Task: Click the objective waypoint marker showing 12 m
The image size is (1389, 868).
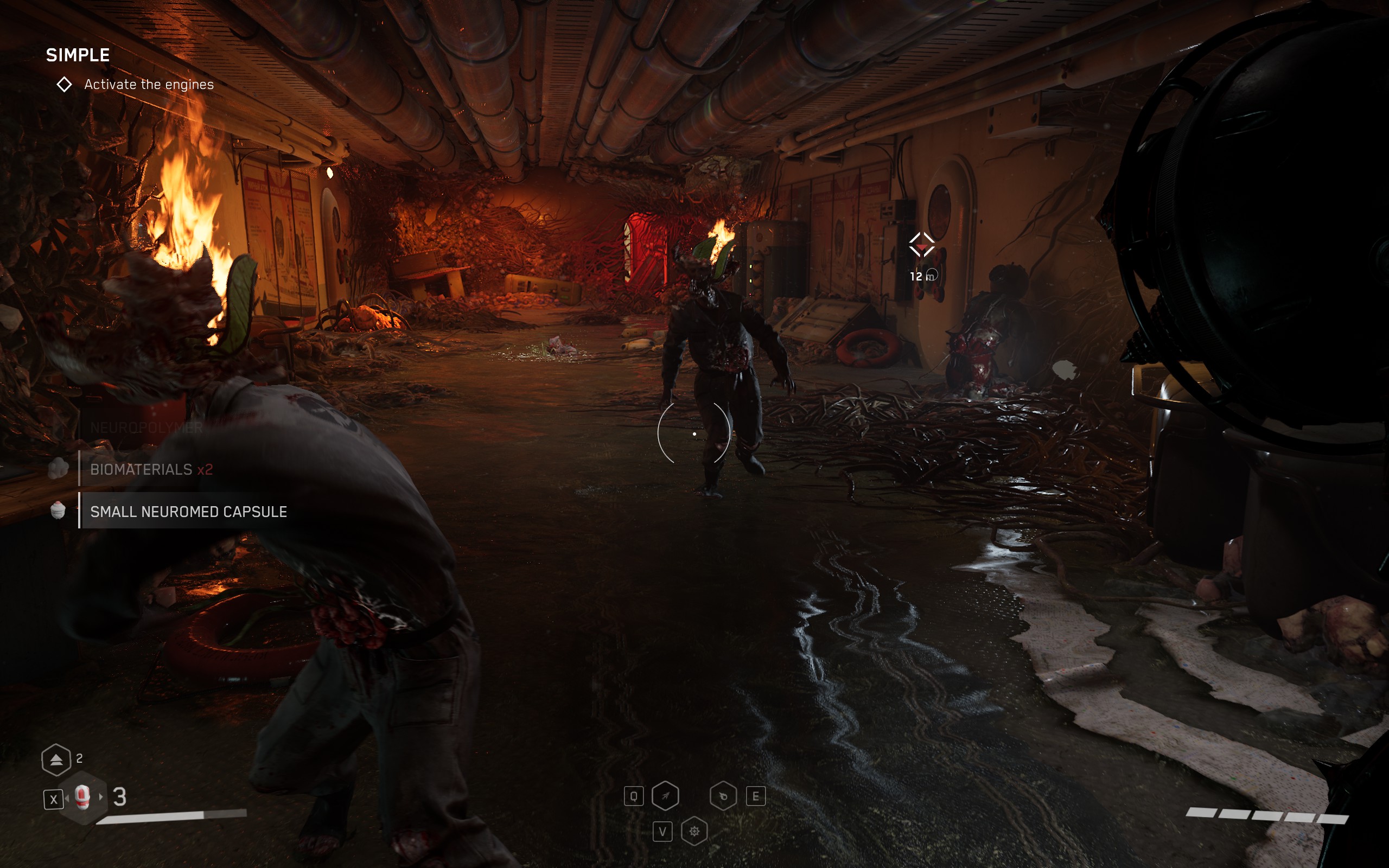Action: (922, 245)
